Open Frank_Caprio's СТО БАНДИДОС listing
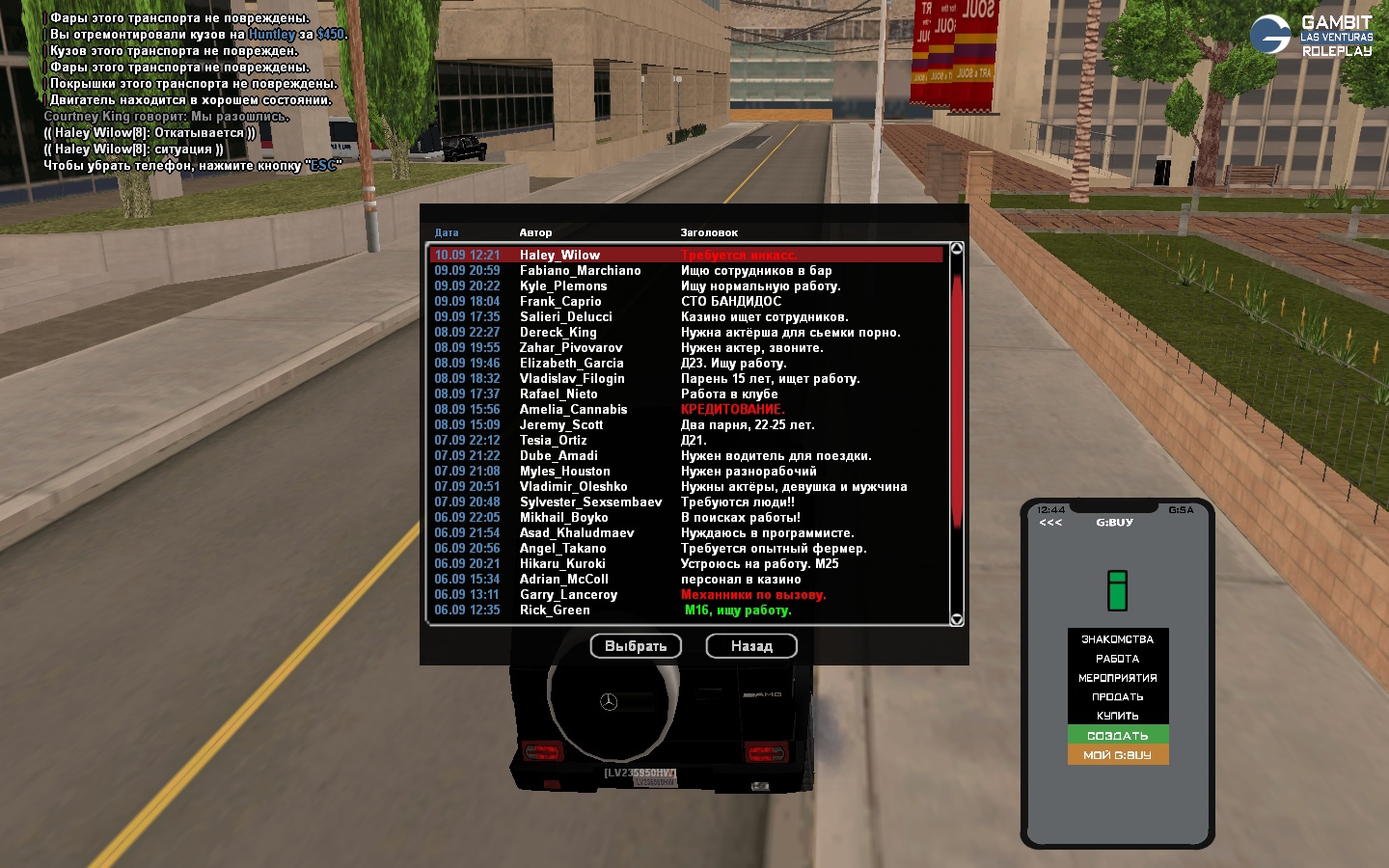This screenshot has width=1389, height=868. pos(685,301)
